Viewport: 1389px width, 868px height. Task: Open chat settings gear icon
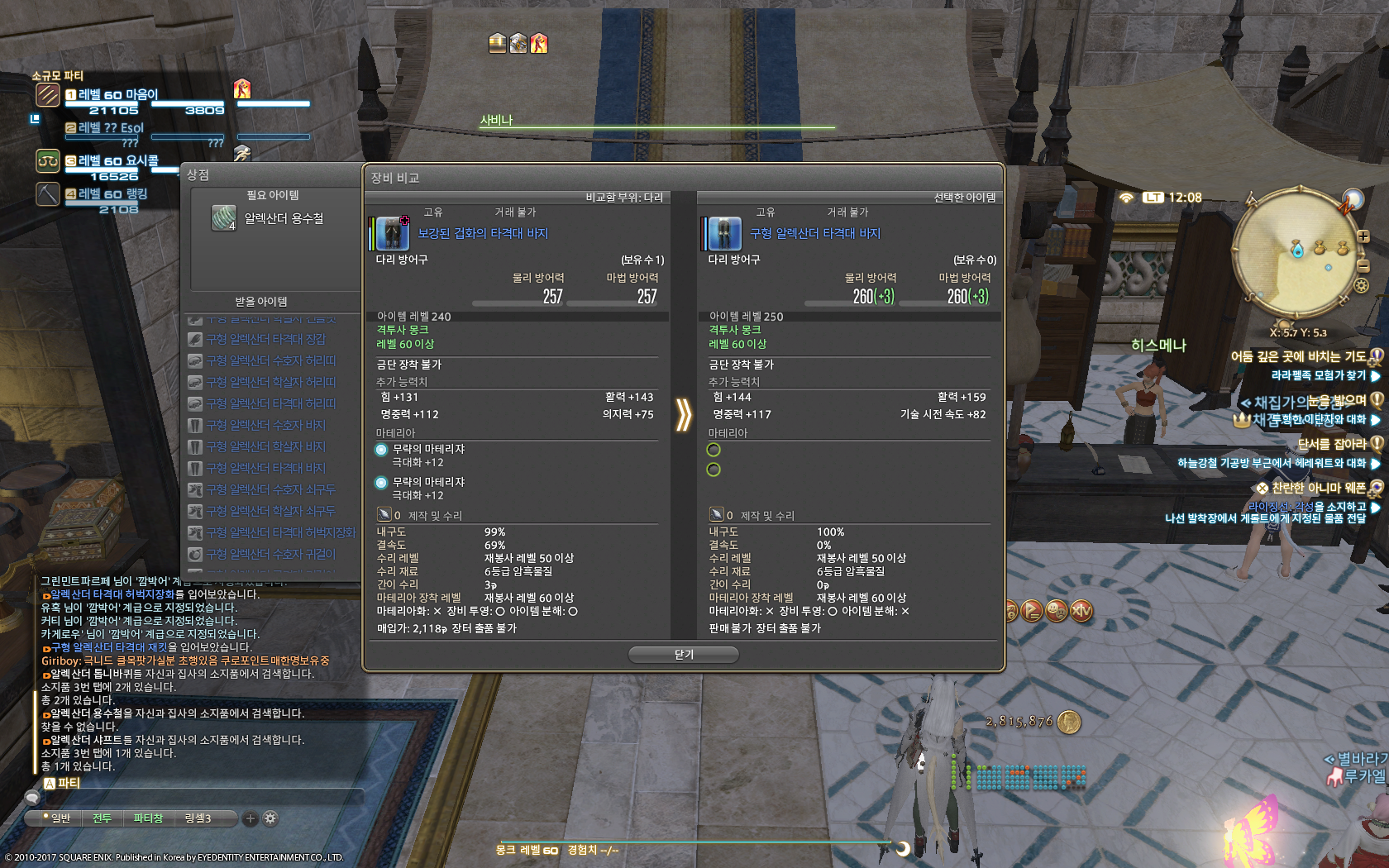coord(270,818)
